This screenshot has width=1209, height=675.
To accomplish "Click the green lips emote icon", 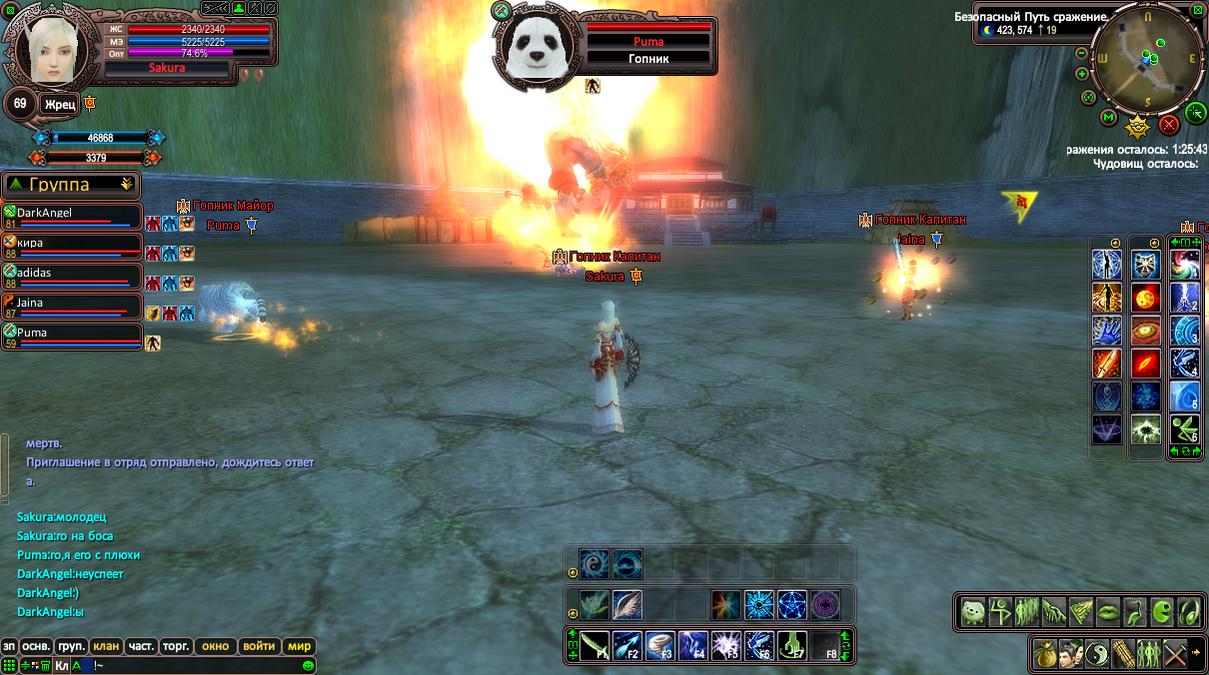I will tap(1108, 612).
